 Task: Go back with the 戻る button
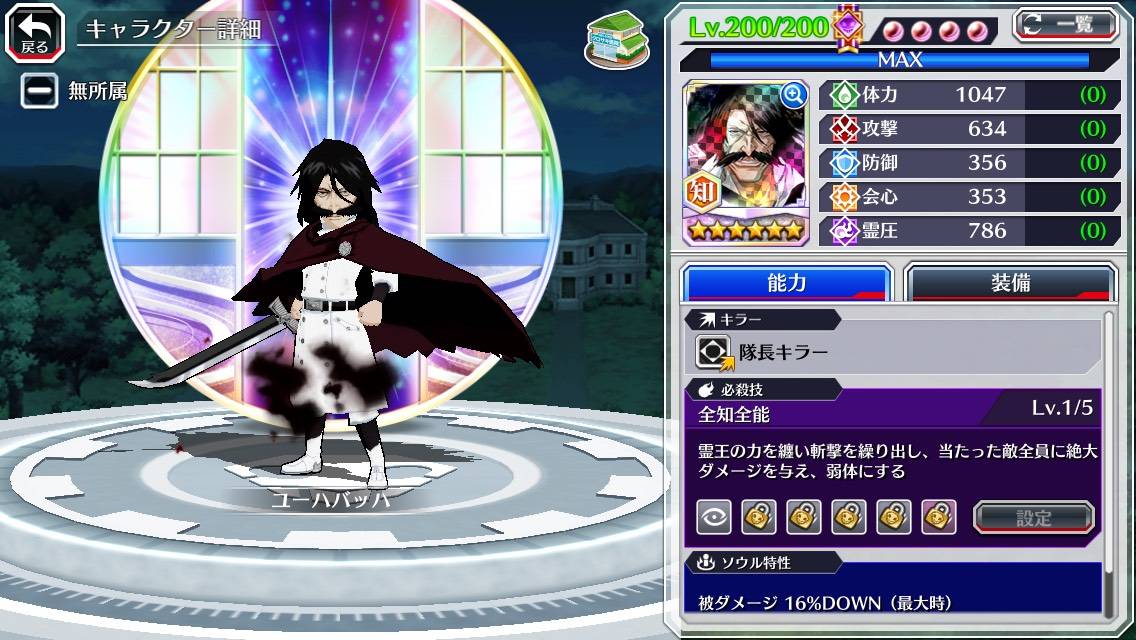pyautogui.click(x=34, y=31)
